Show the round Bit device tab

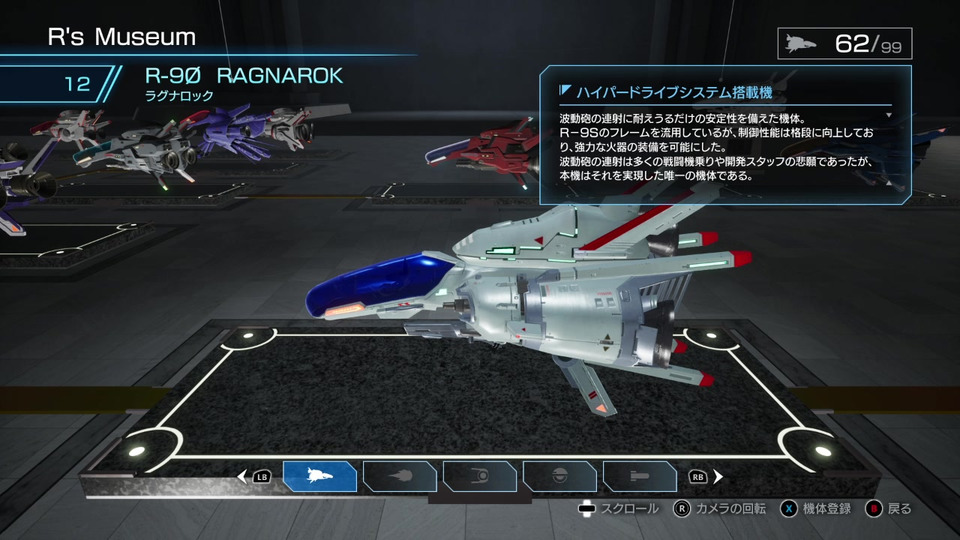point(560,476)
